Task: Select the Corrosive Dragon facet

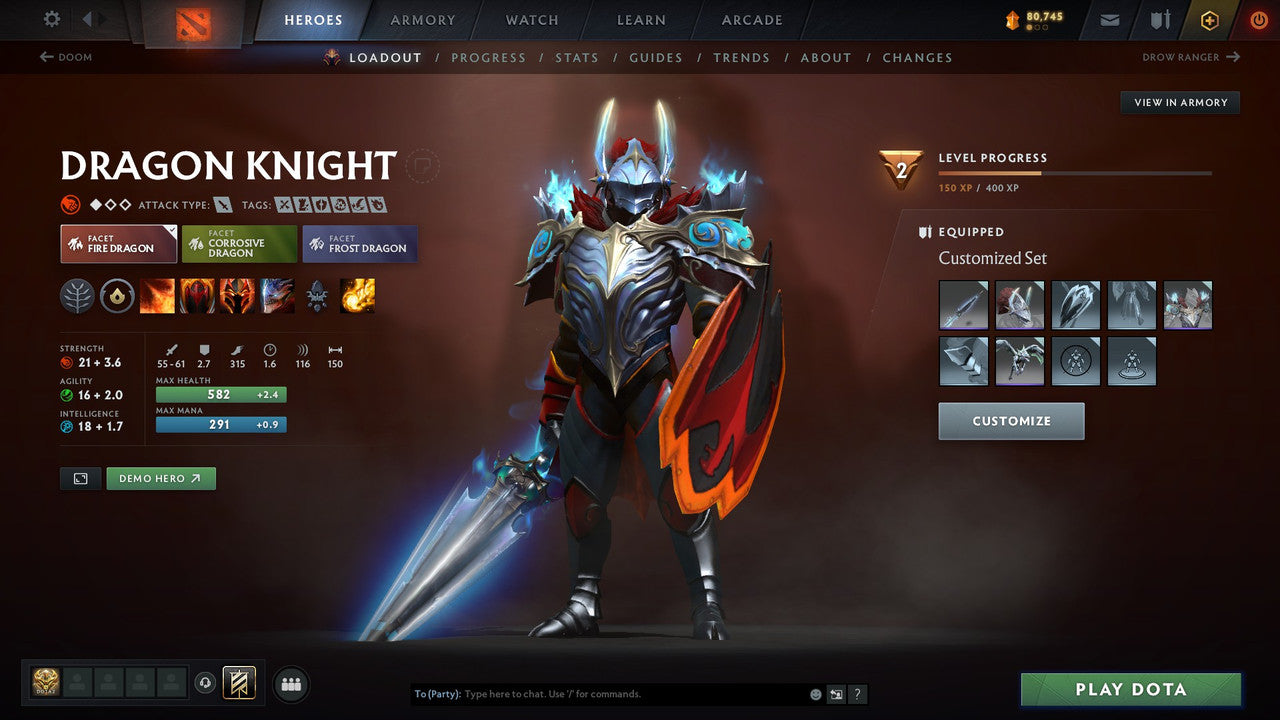Action: tap(239, 243)
